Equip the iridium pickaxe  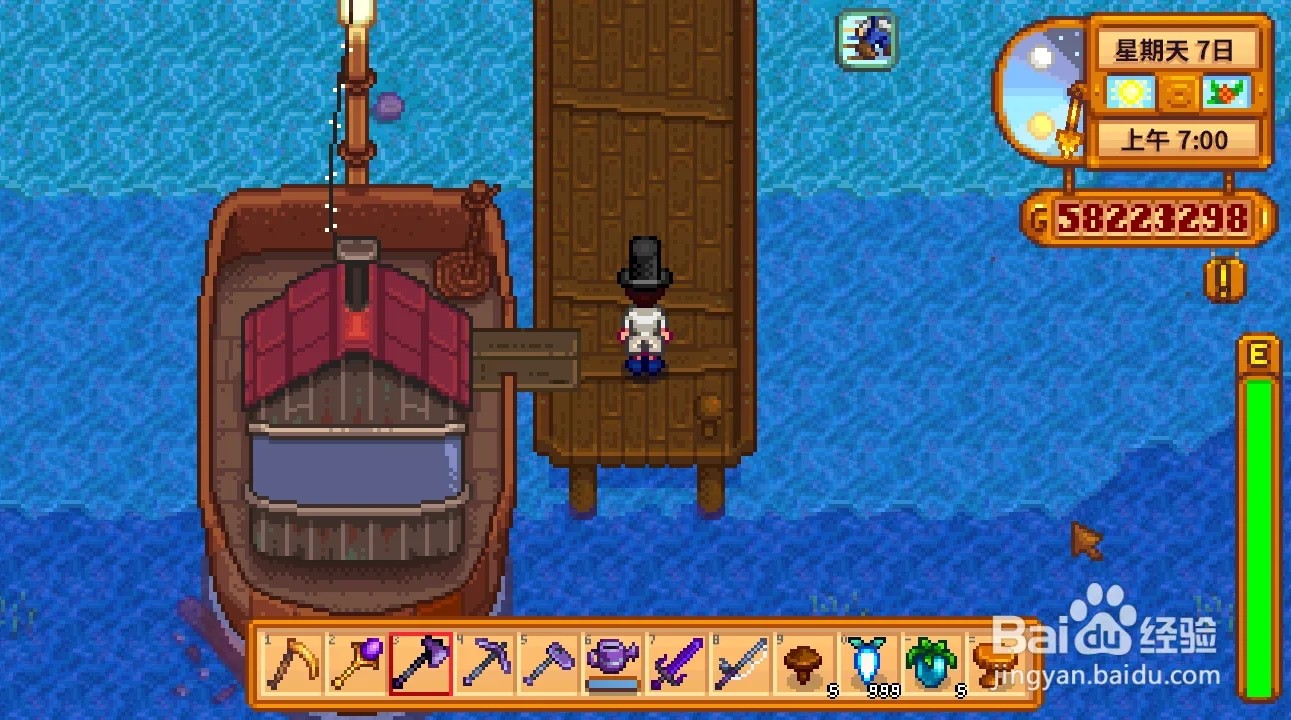[x=485, y=663]
